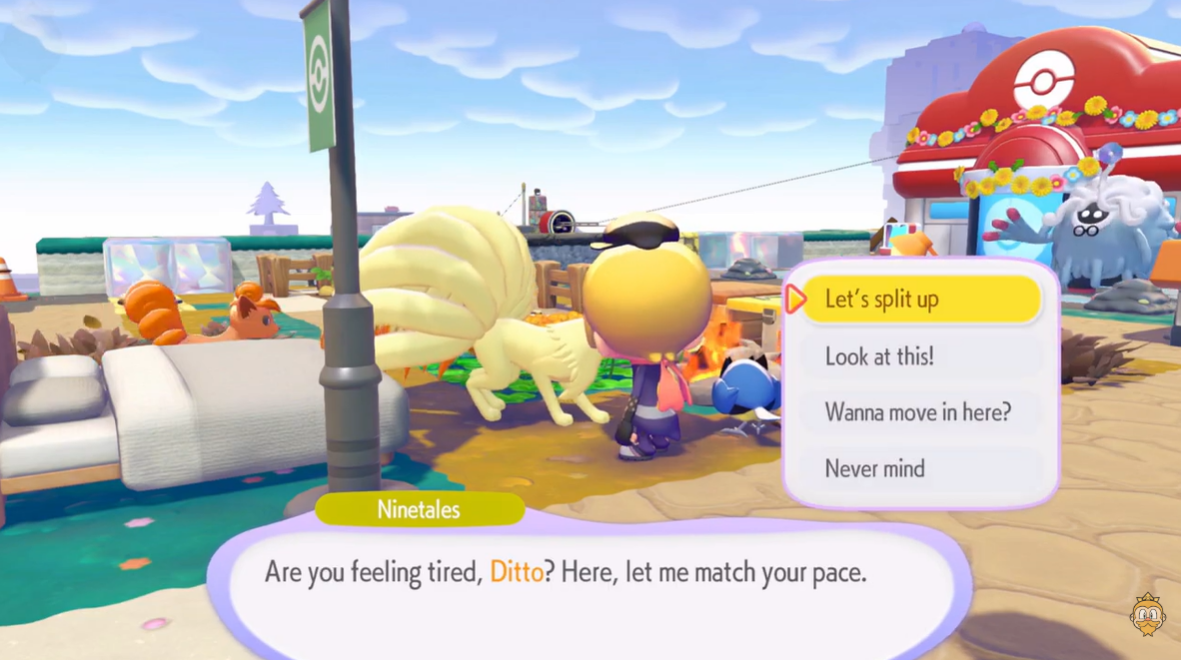Screen dimensions: 1181x660
Task: Select the "Look at this!" option
Action: point(920,356)
